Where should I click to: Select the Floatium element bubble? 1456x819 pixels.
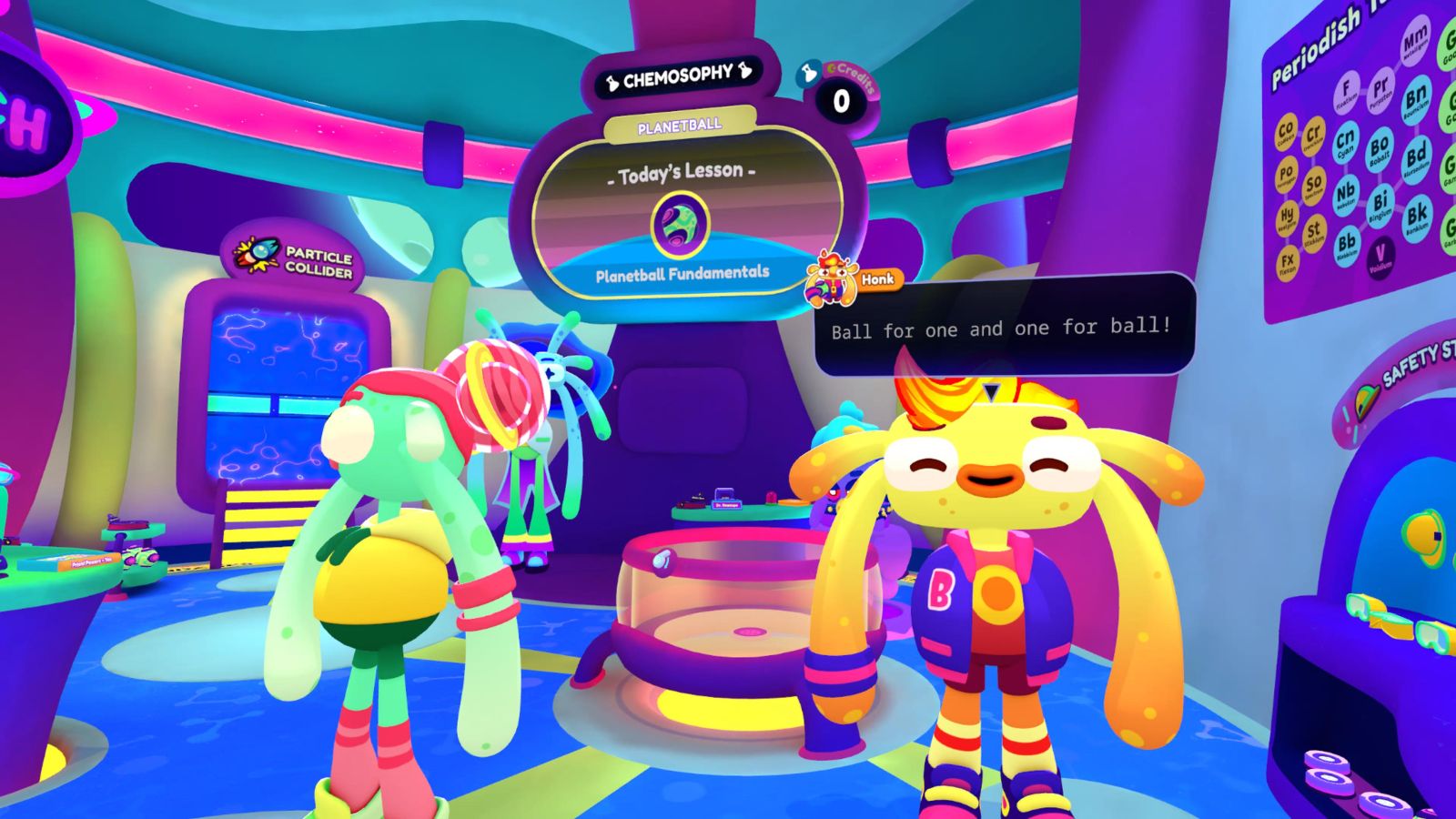pyautogui.click(x=1346, y=89)
